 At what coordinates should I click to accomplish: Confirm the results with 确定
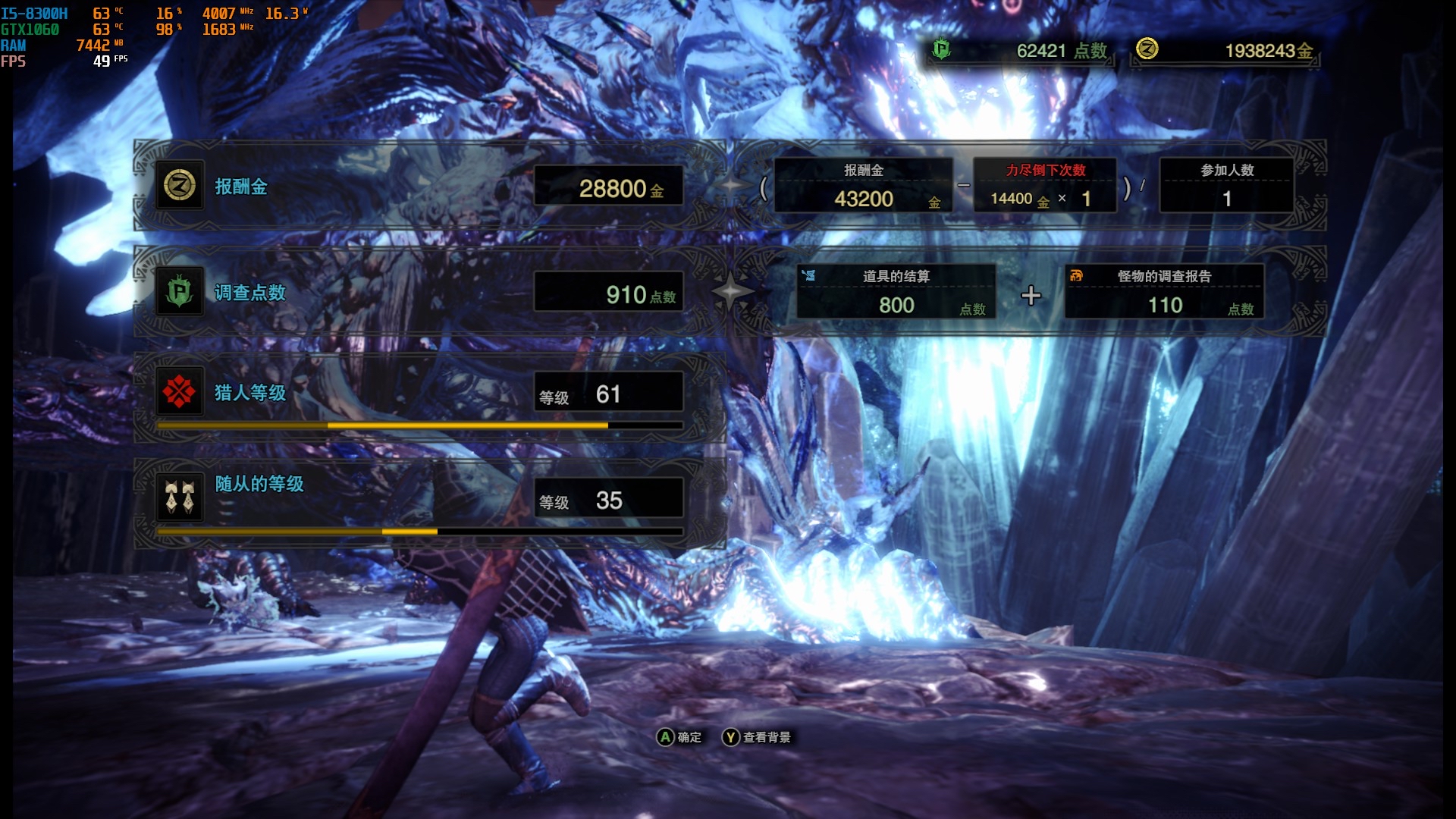680,737
